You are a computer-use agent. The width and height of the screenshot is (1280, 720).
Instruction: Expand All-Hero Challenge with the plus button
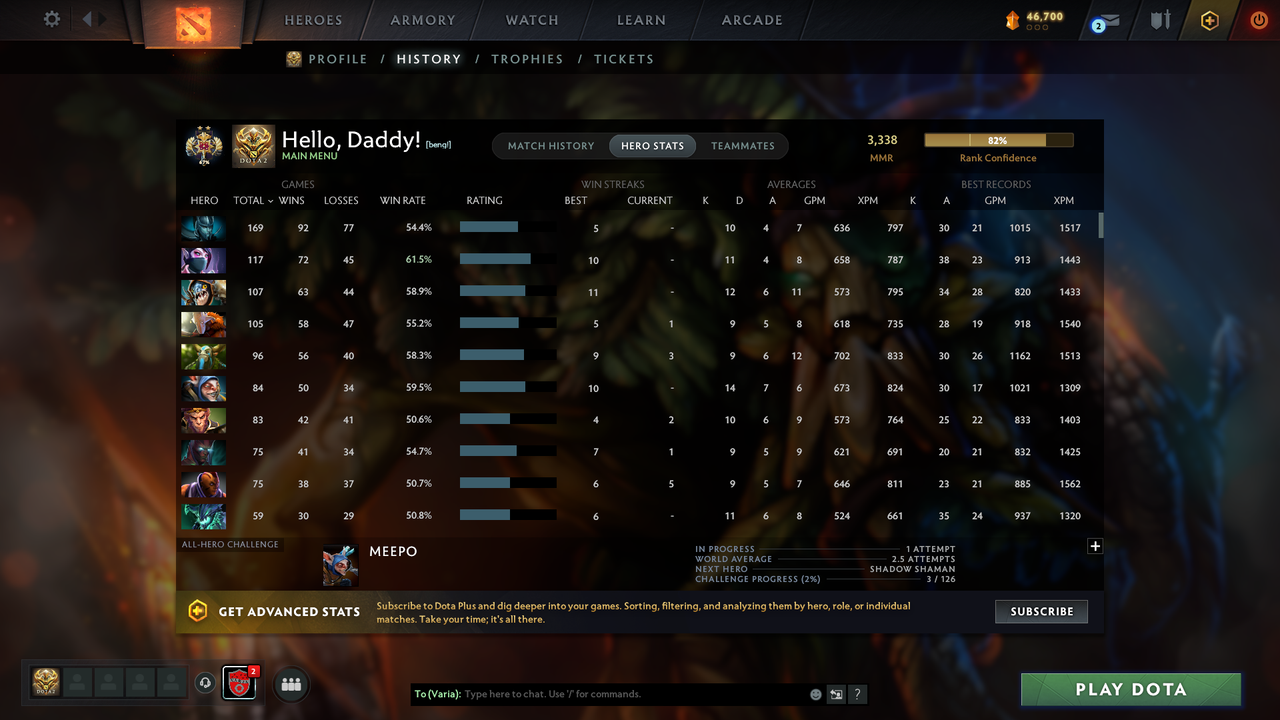point(1095,546)
